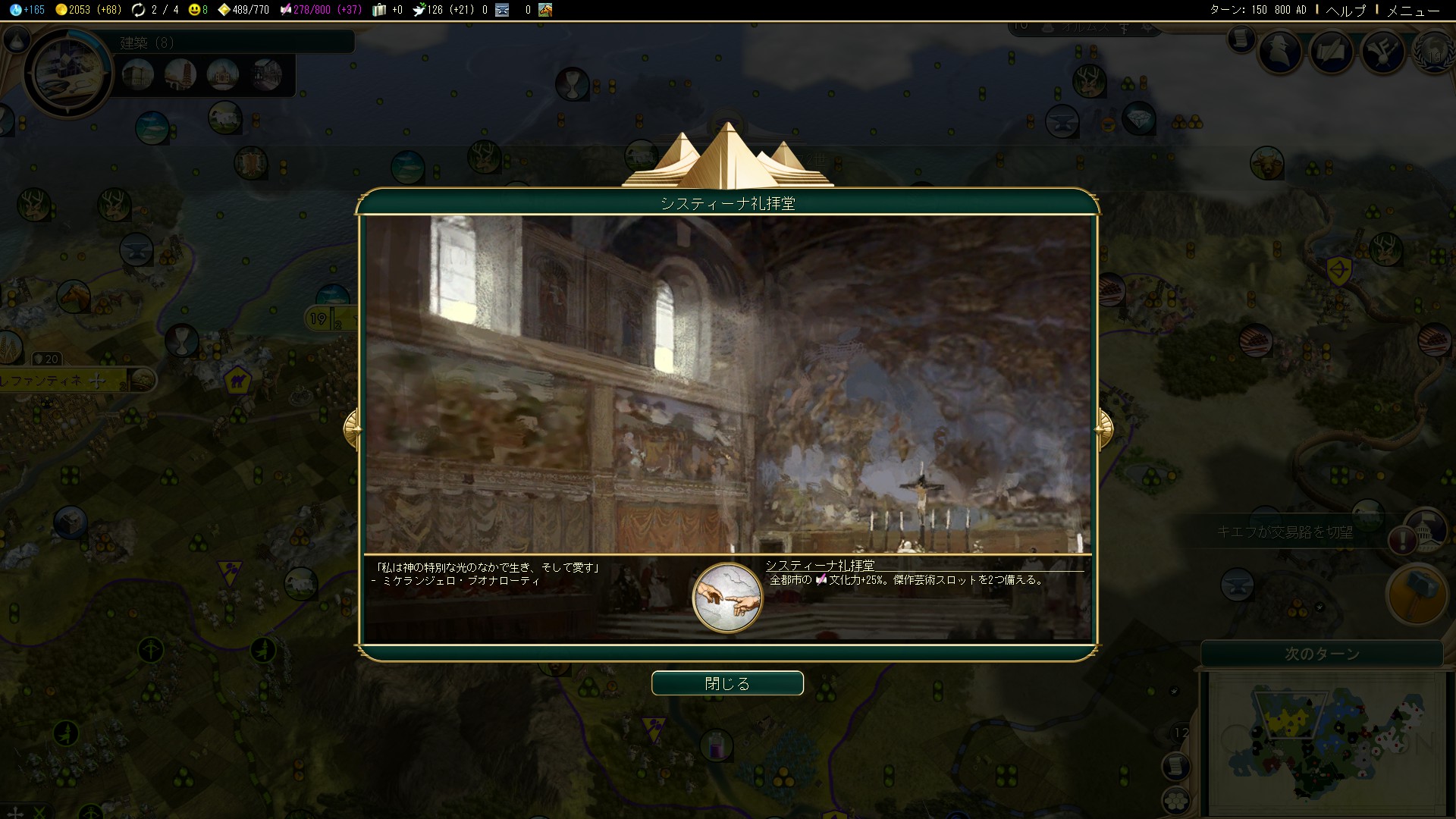Image resolution: width=1456 pixels, height=819 pixels.
Task: Select the hammer production notification
Action: pos(1415,594)
